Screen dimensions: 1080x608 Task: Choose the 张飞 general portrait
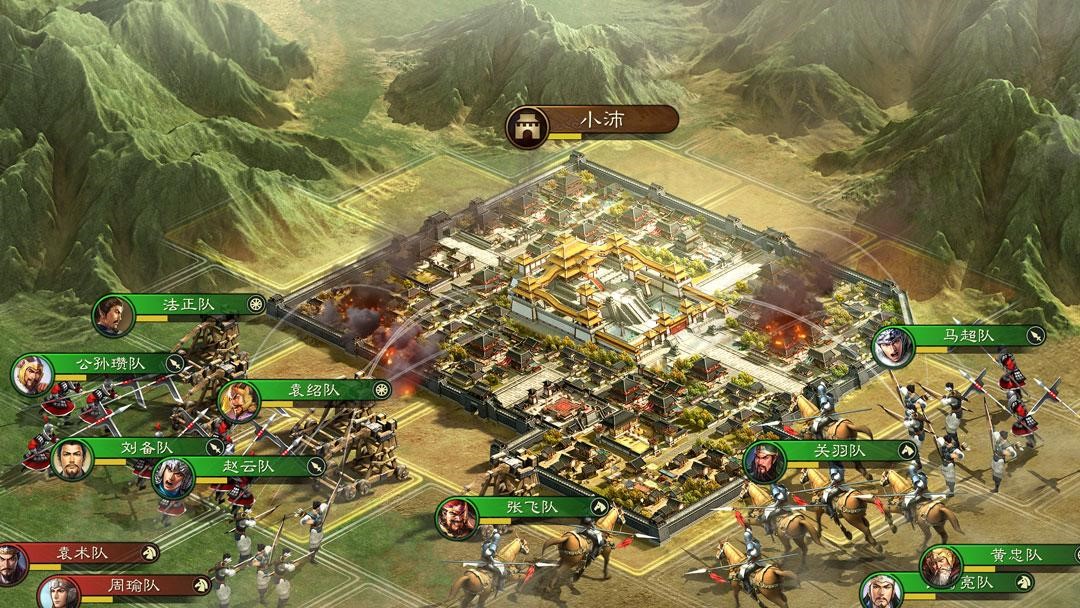pyautogui.click(x=458, y=518)
